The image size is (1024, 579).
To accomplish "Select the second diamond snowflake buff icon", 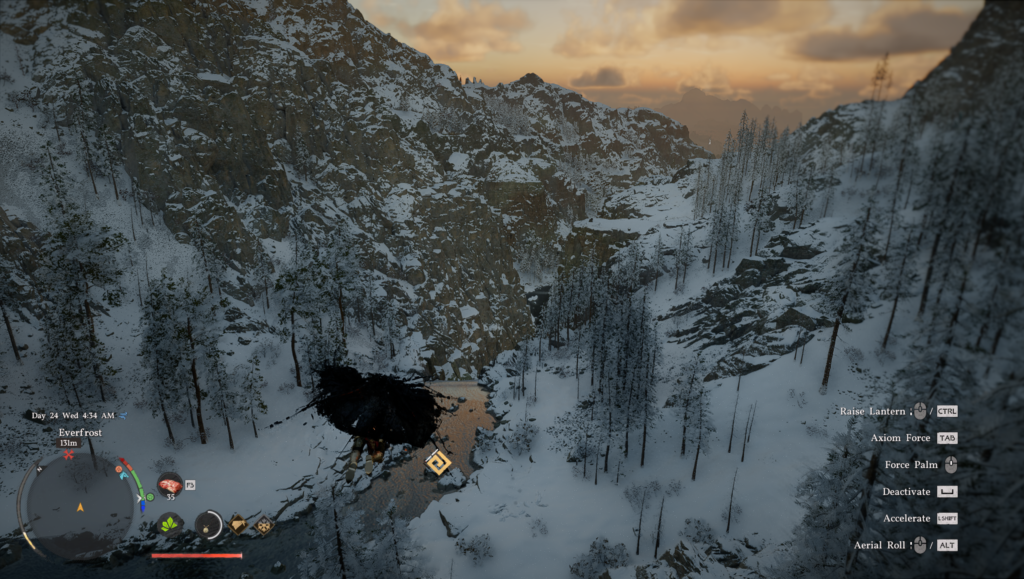I will point(263,524).
